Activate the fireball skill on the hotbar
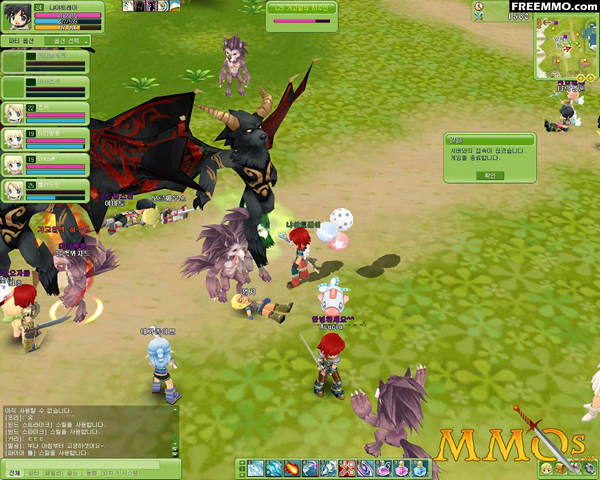This screenshot has height=480, width=600. (291, 469)
